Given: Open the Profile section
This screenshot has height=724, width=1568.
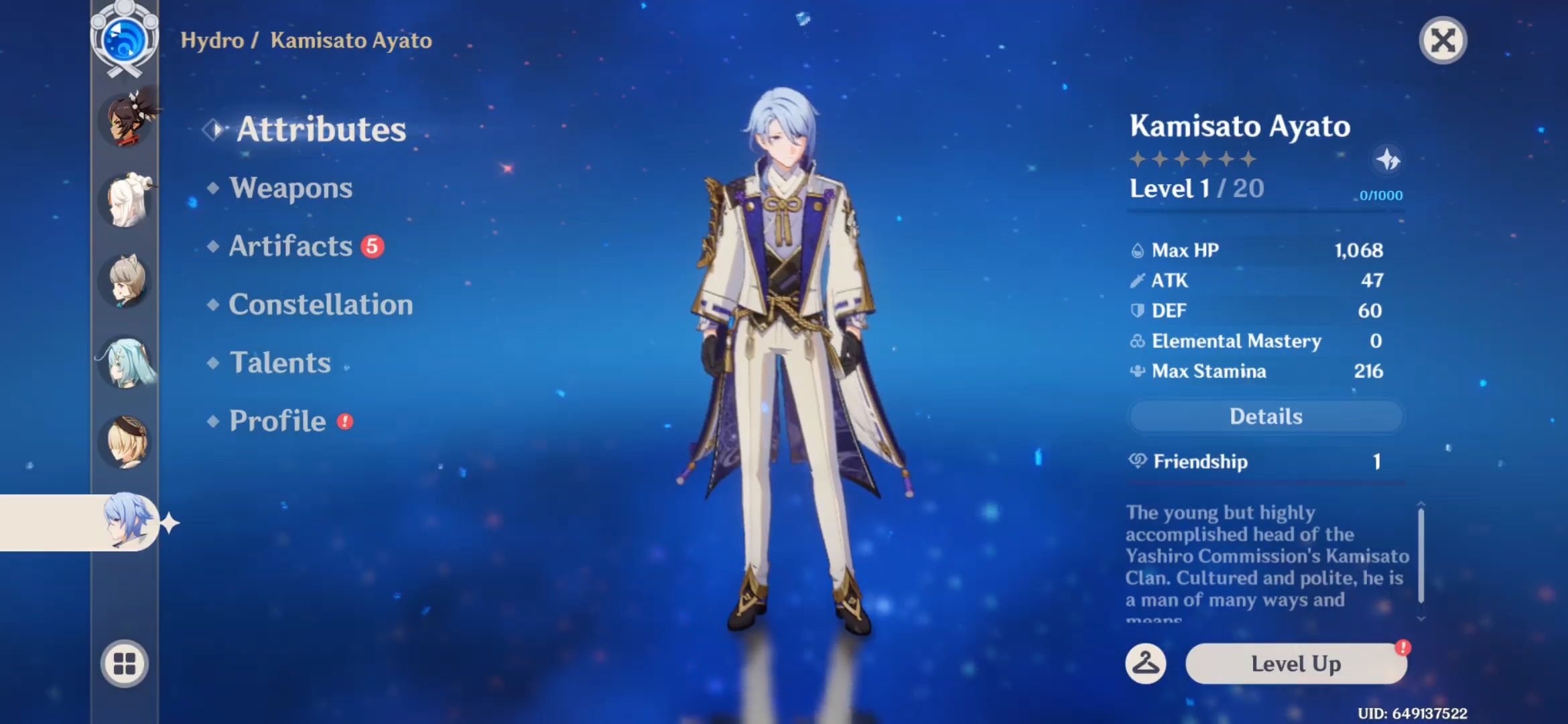Looking at the screenshot, I should 277,421.
